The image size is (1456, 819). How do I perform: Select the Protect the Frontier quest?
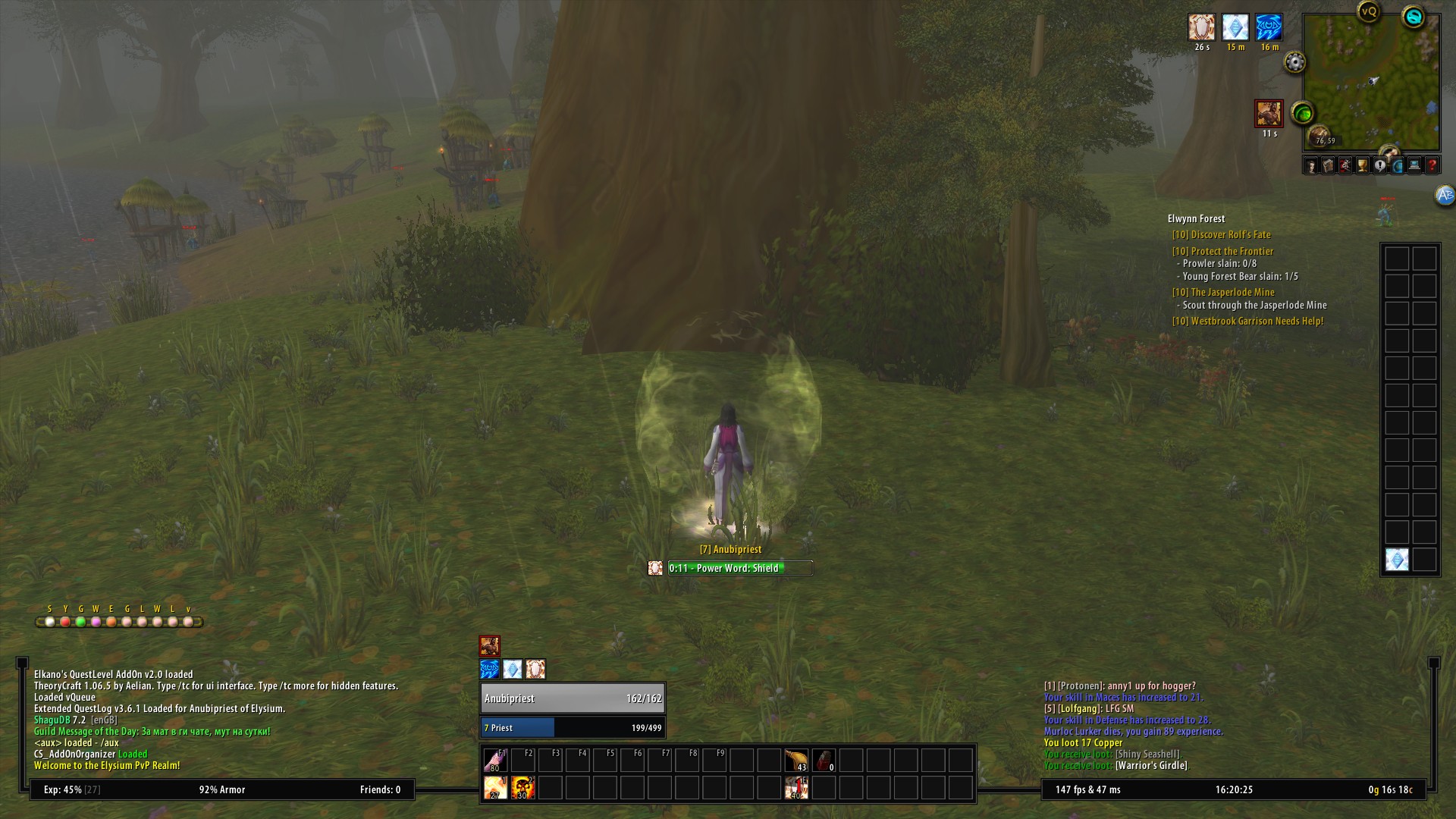1232,251
